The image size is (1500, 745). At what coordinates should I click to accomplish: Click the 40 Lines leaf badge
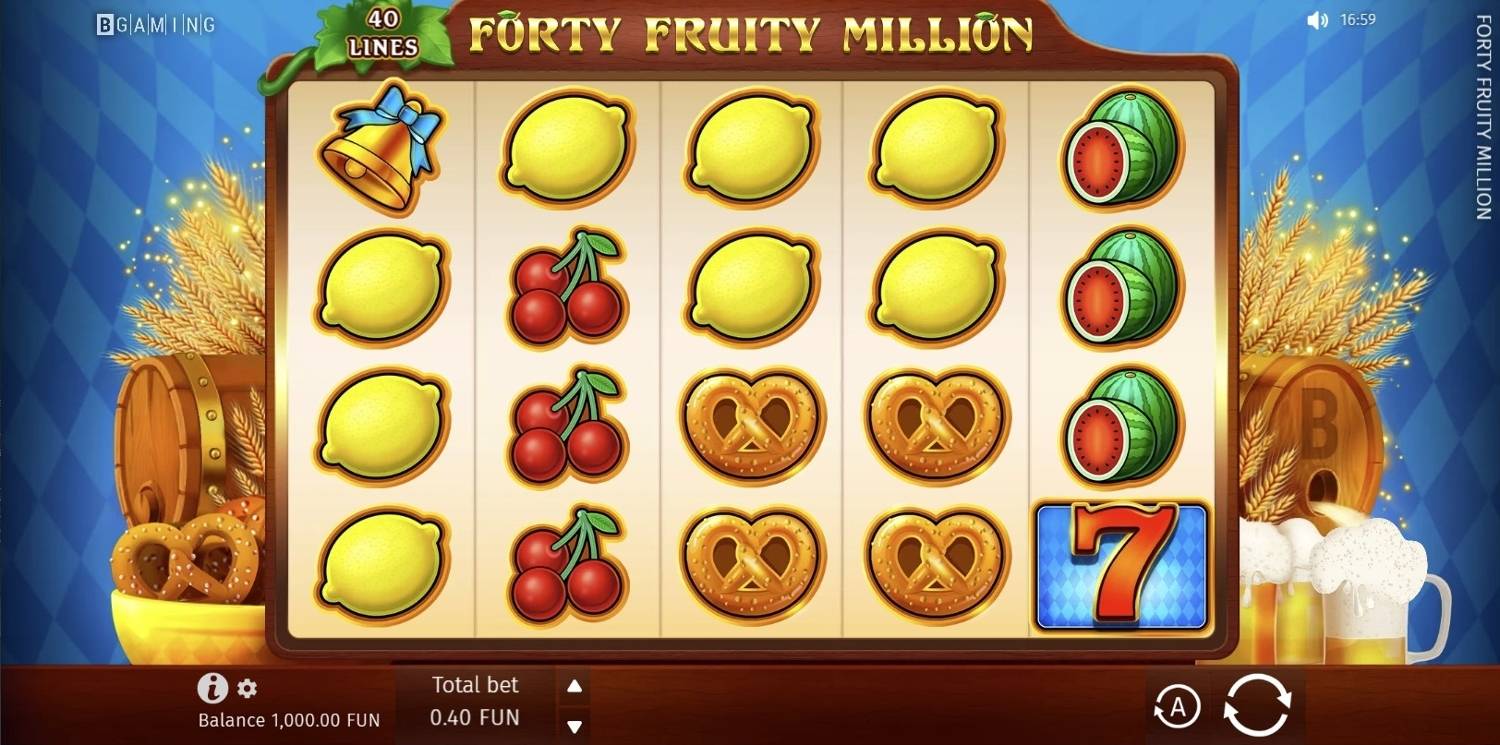[x=381, y=31]
